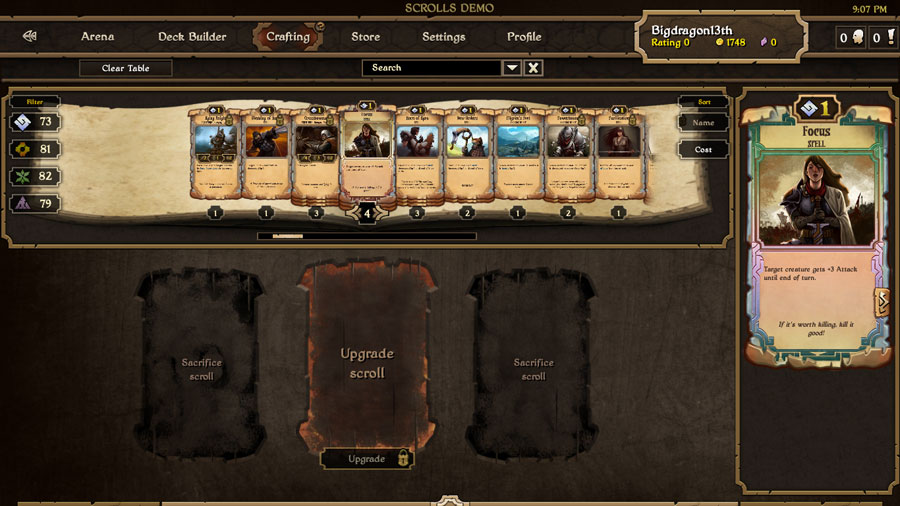Open the search dropdown arrow
The width and height of the screenshot is (900, 506).
(x=512, y=68)
